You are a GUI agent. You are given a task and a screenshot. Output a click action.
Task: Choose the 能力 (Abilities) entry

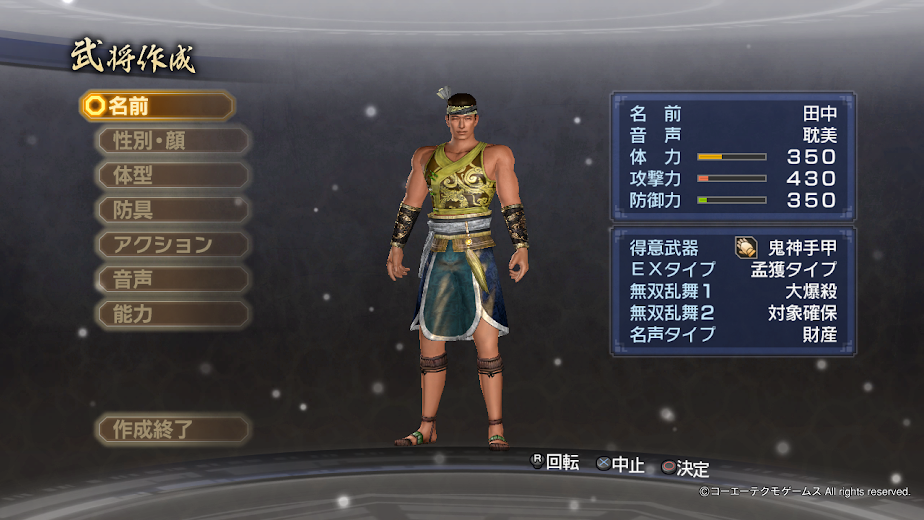172,314
